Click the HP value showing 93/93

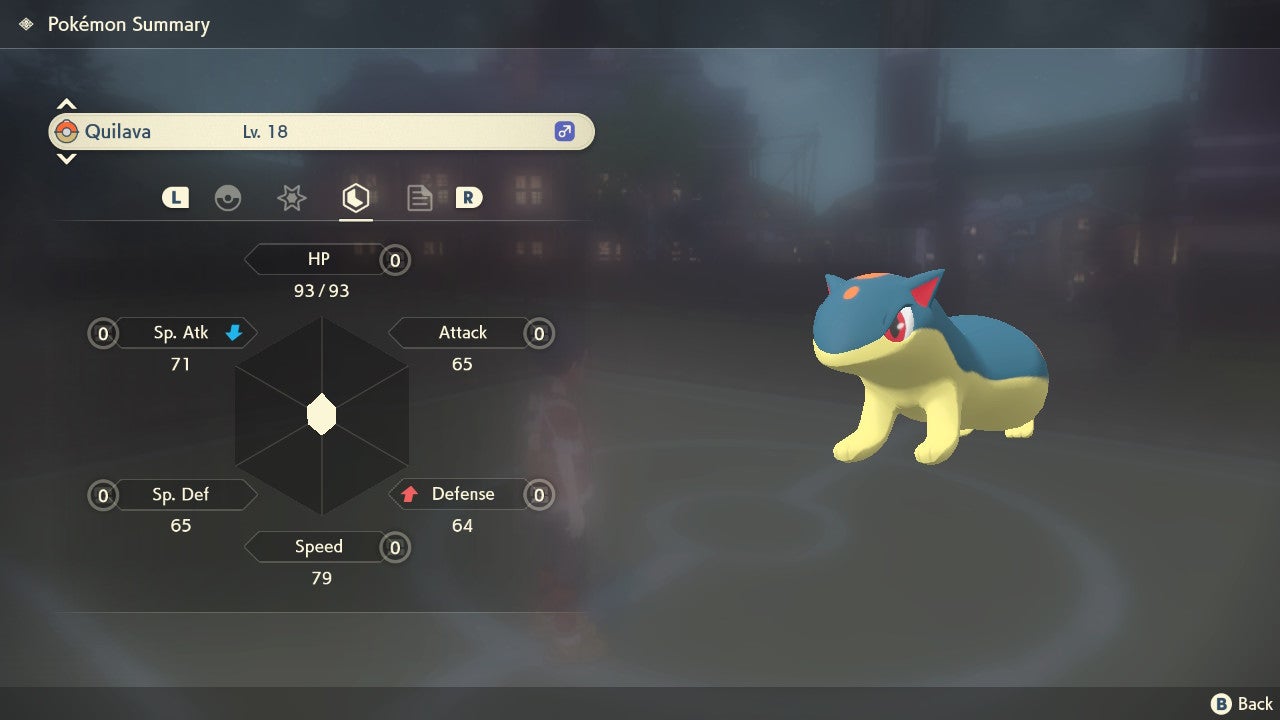click(321, 291)
